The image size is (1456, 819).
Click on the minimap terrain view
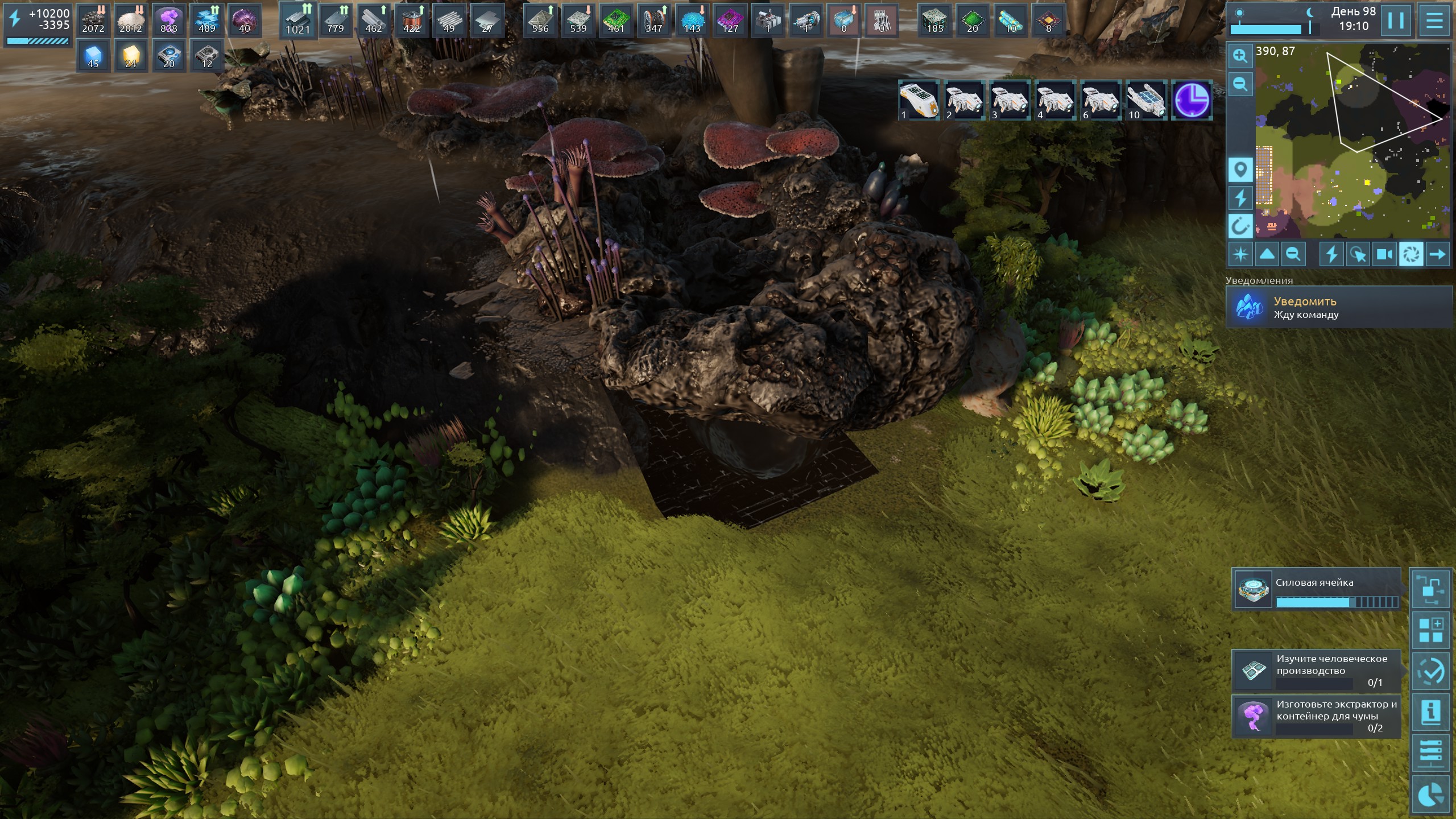click(1352, 142)
